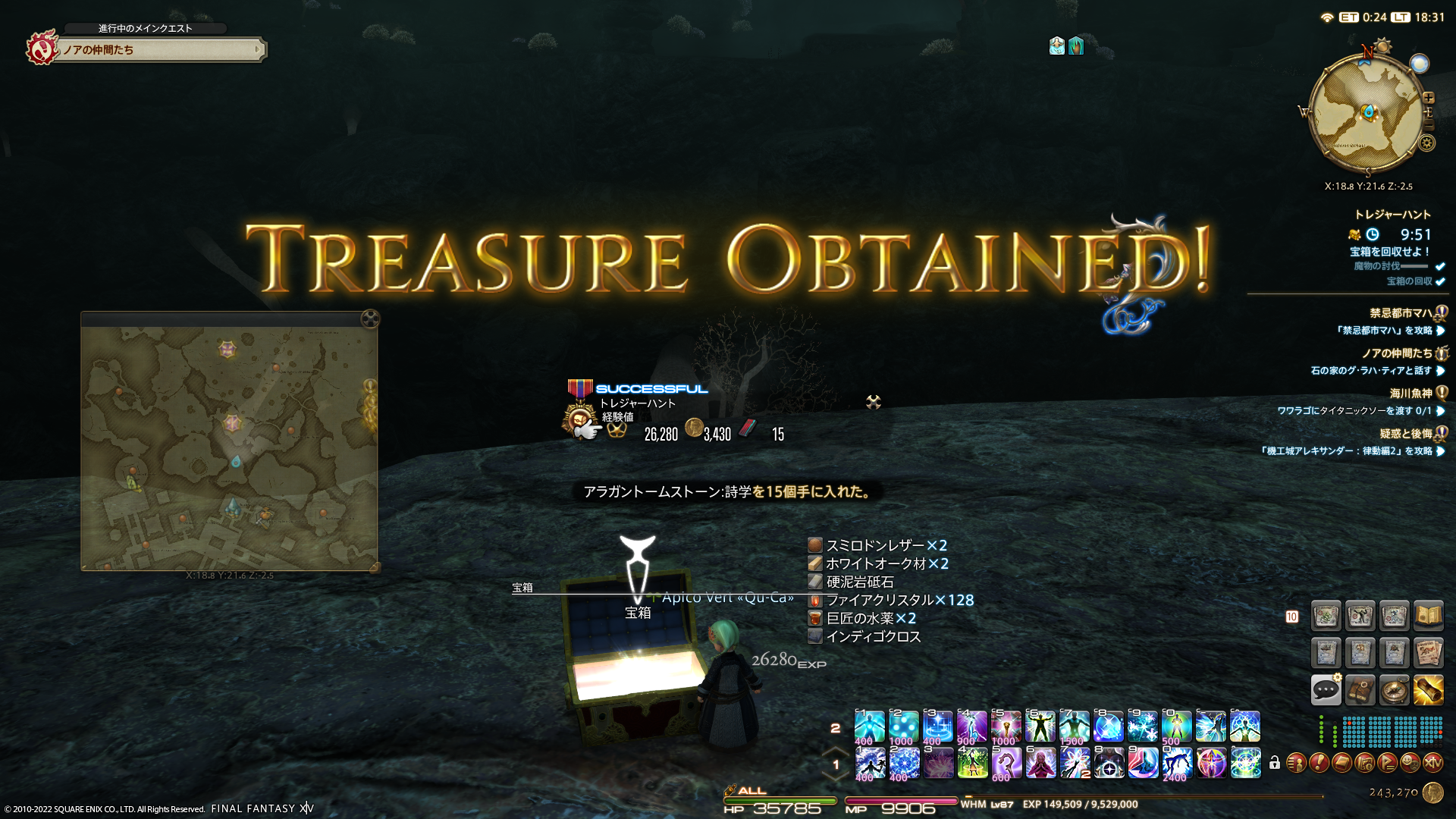Activate the glowing scroll hotbar icon
The image size is (1456, 819).
pyautogui.click(x=1428, y=689)
